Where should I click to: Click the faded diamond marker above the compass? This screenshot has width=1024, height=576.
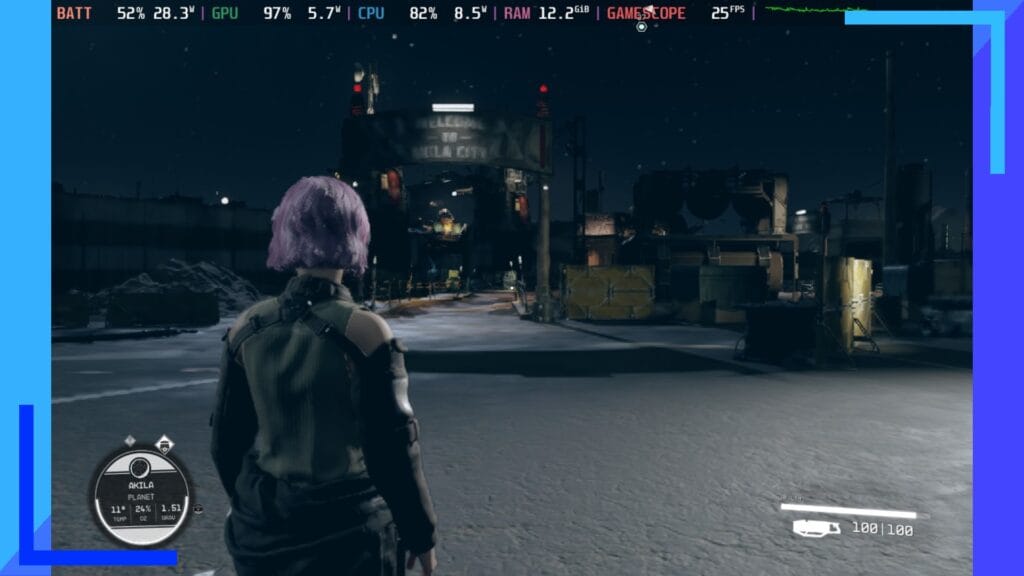coord(130,440)
